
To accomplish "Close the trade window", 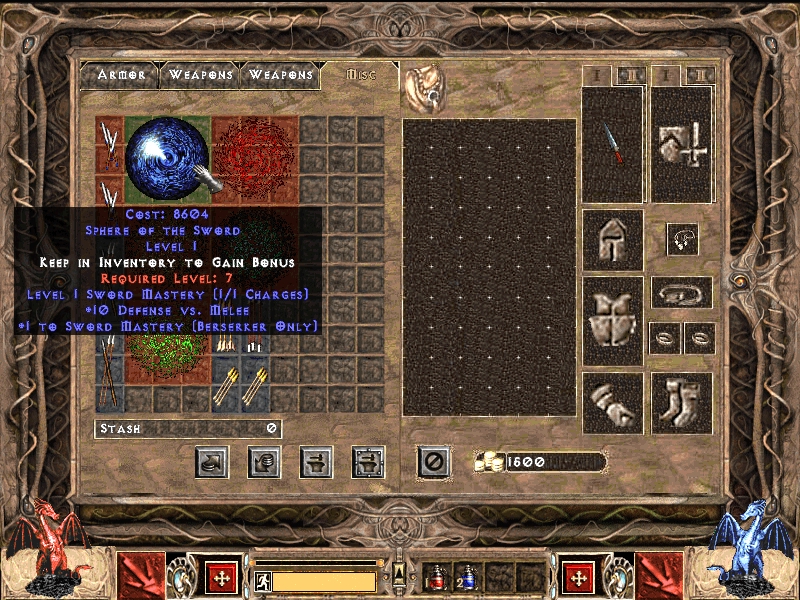I will (433, 461).
